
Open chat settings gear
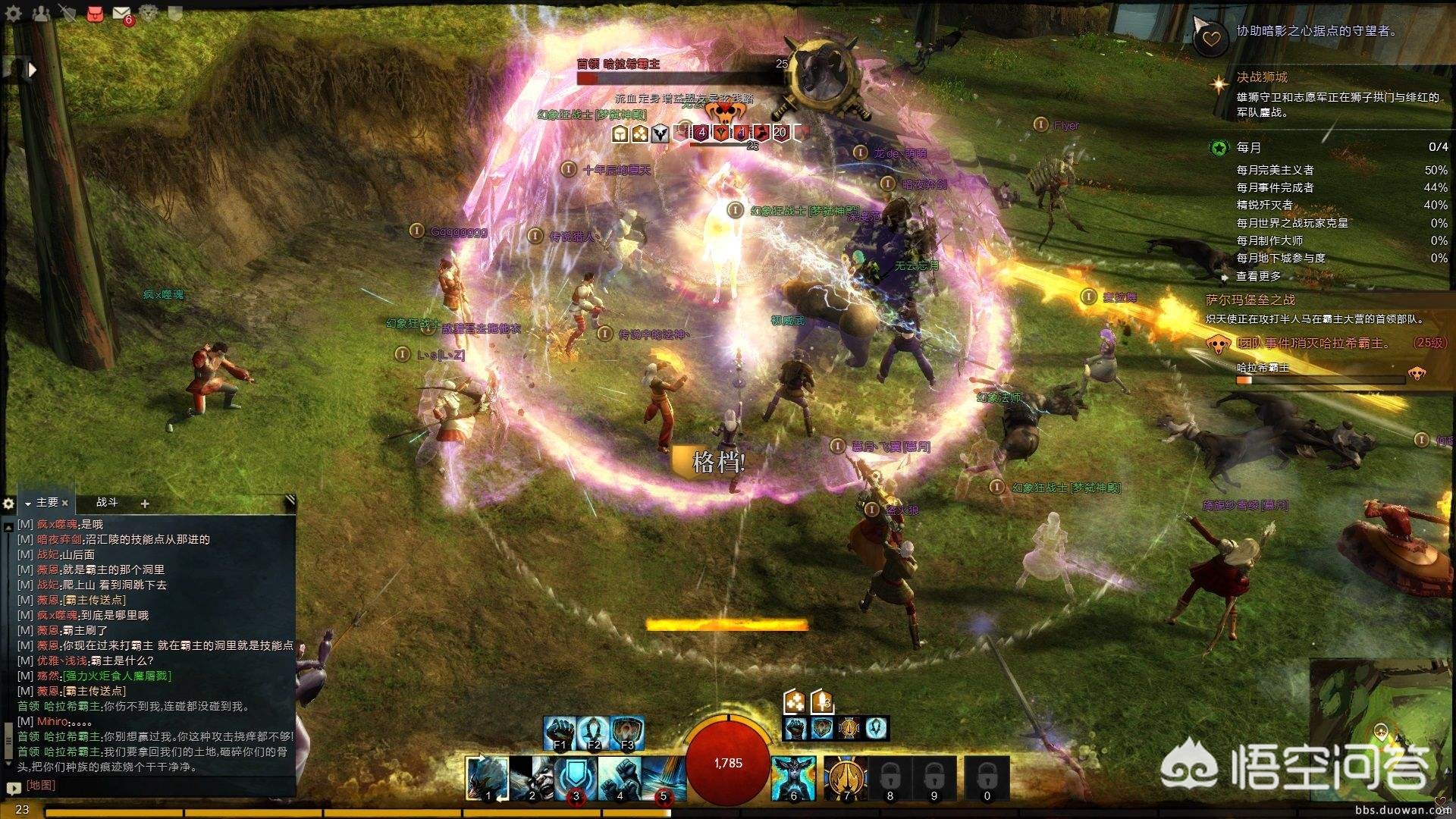[x=8, y=504]
